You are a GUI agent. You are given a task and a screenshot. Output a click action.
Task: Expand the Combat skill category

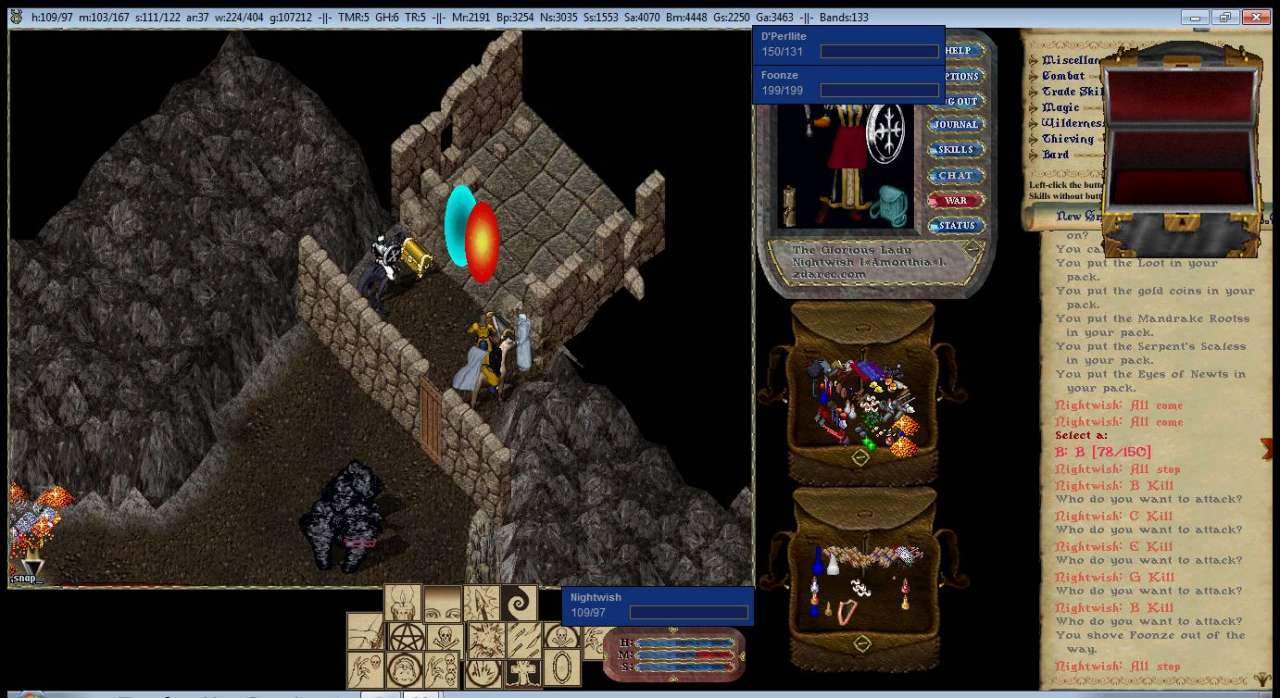click(1063, 76)
